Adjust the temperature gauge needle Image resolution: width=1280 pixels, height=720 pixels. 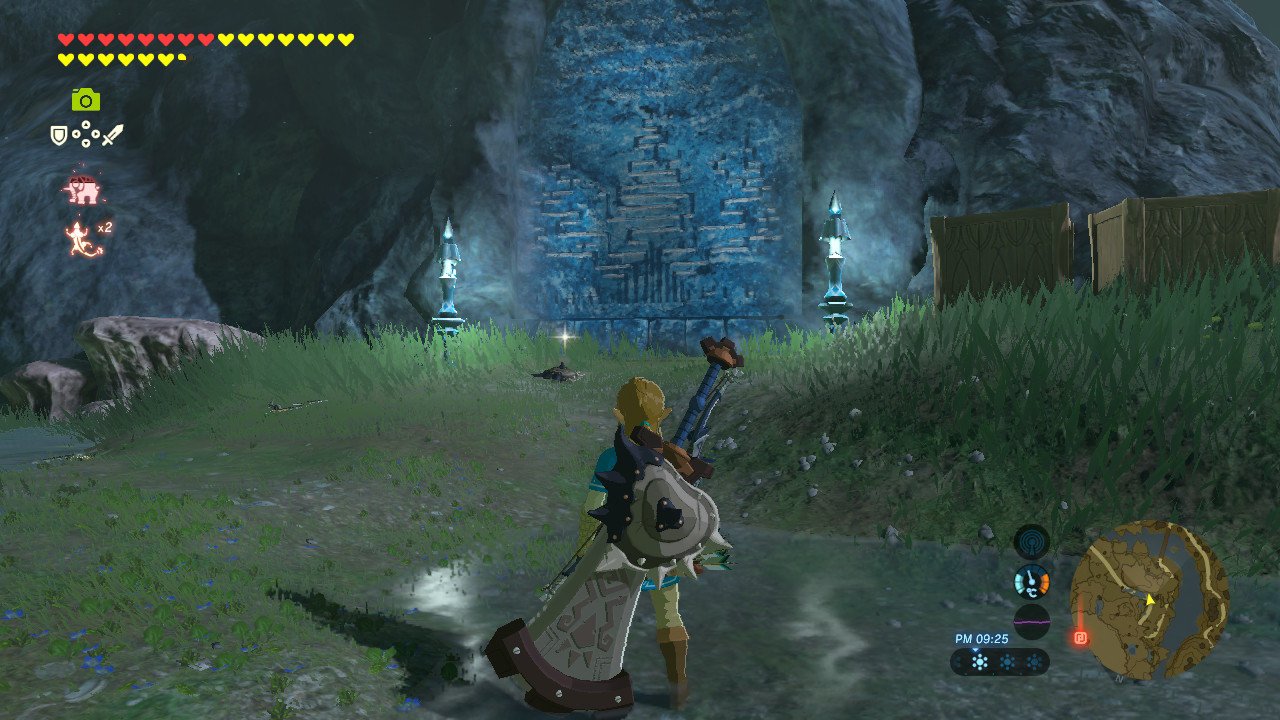pyautogui.click(x=1030, y=578)
